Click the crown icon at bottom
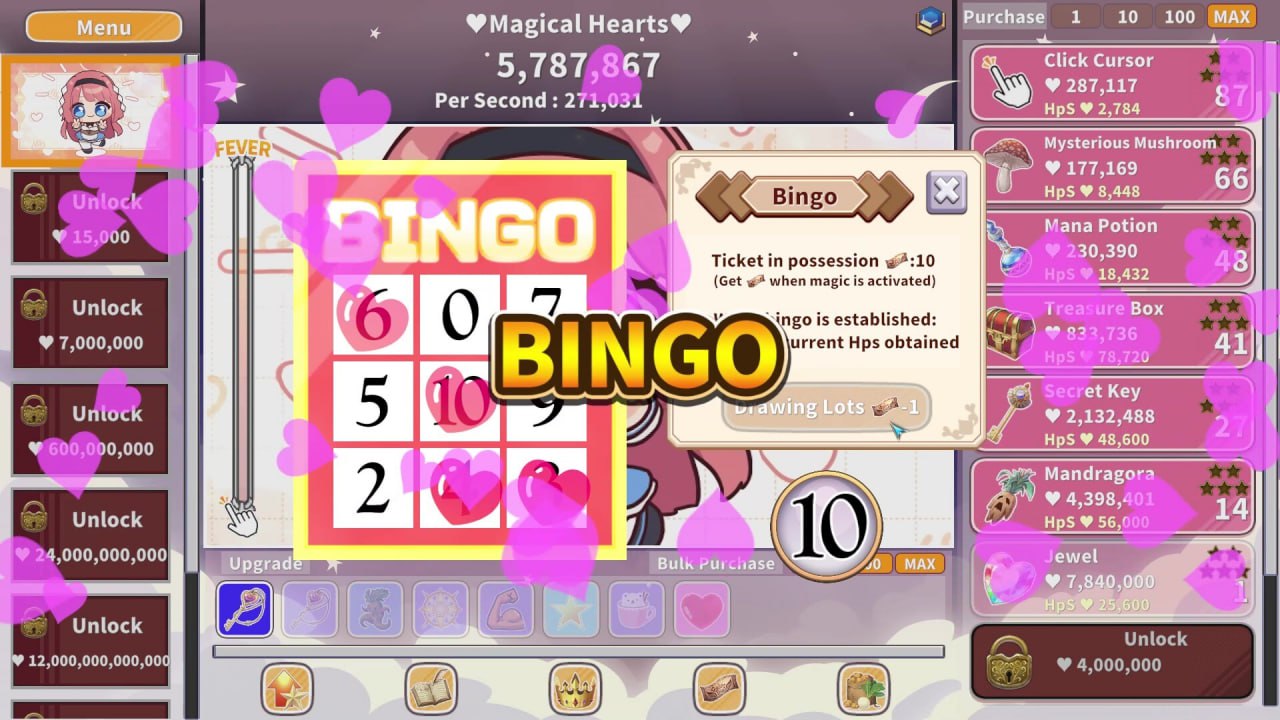The image size is (1280, 720). tap(575, 688)
